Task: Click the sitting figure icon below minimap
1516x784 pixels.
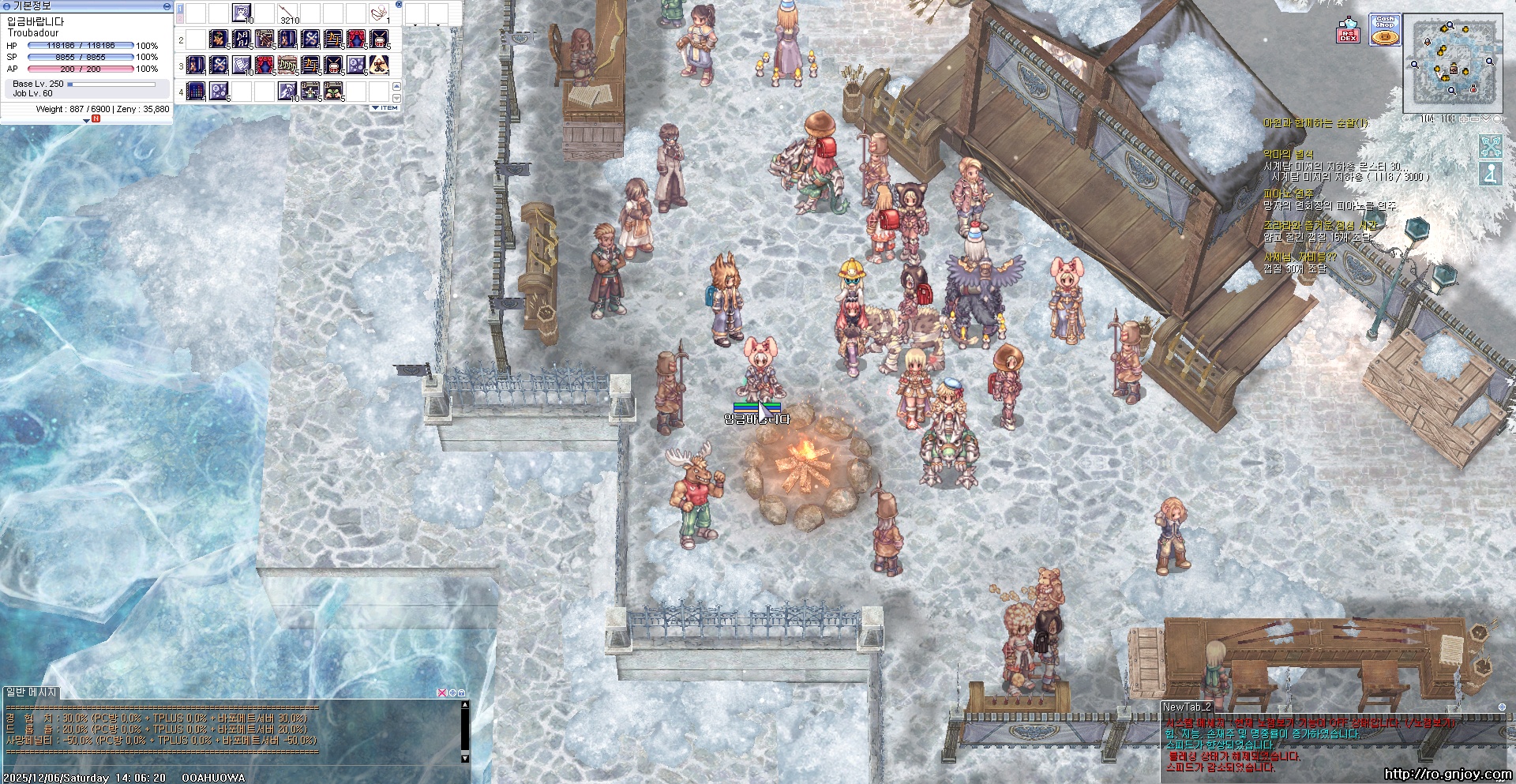Action: 1490,174
